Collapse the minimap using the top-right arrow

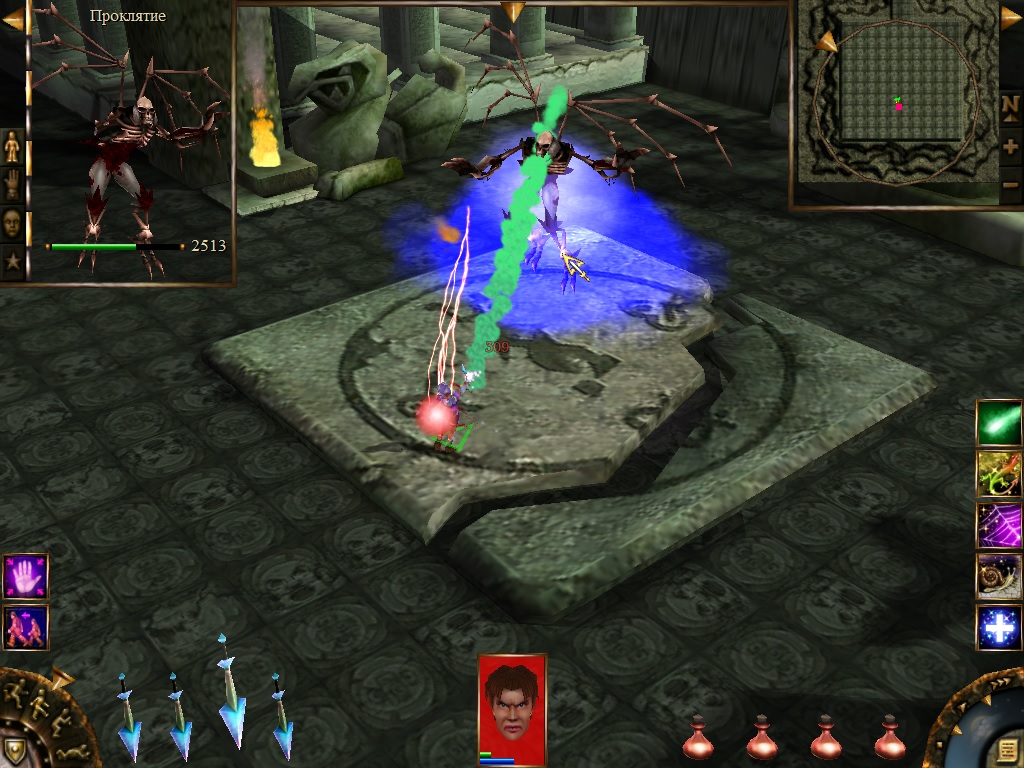pos(1011,18)
